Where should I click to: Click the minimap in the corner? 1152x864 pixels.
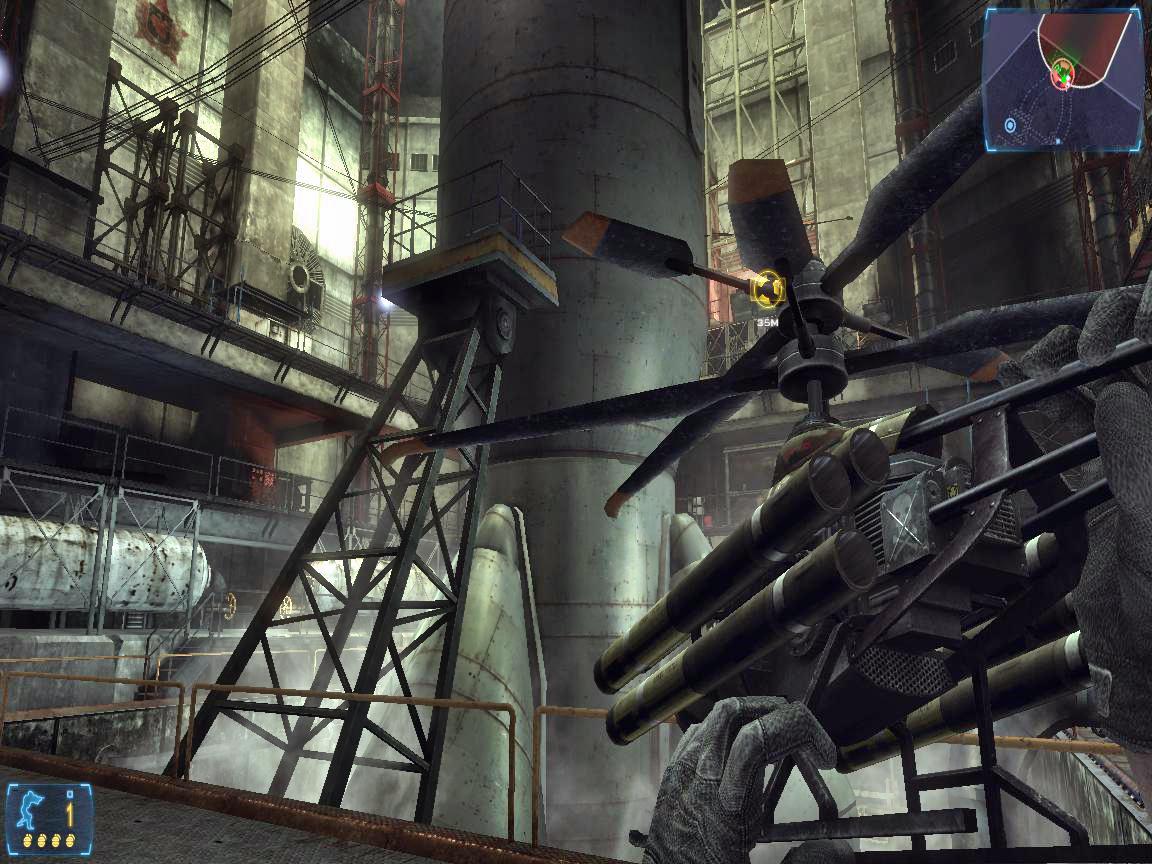[x=1062, y=79]
